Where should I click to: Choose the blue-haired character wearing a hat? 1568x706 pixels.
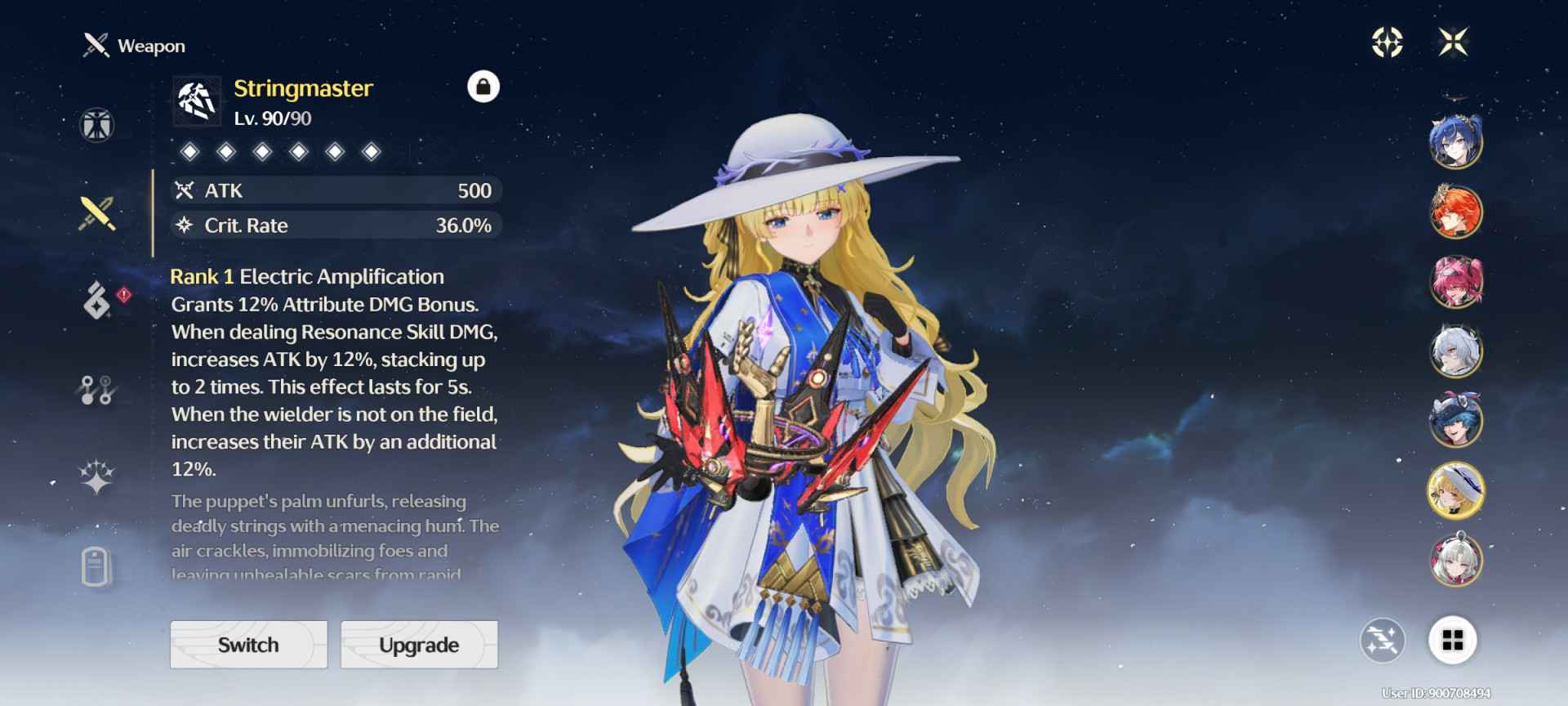[1455, 421]
